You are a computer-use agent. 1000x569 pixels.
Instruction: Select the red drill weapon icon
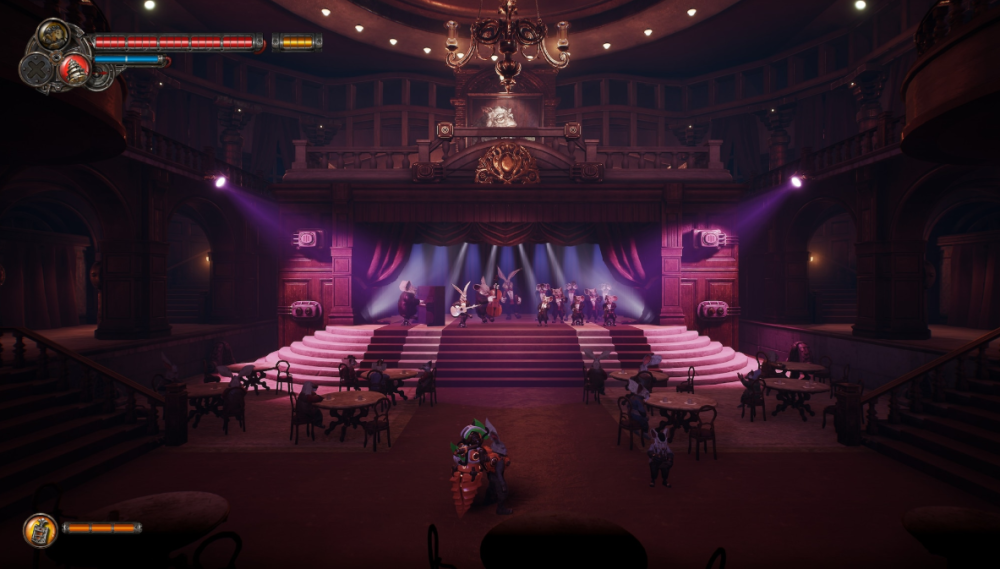(73, 69)
